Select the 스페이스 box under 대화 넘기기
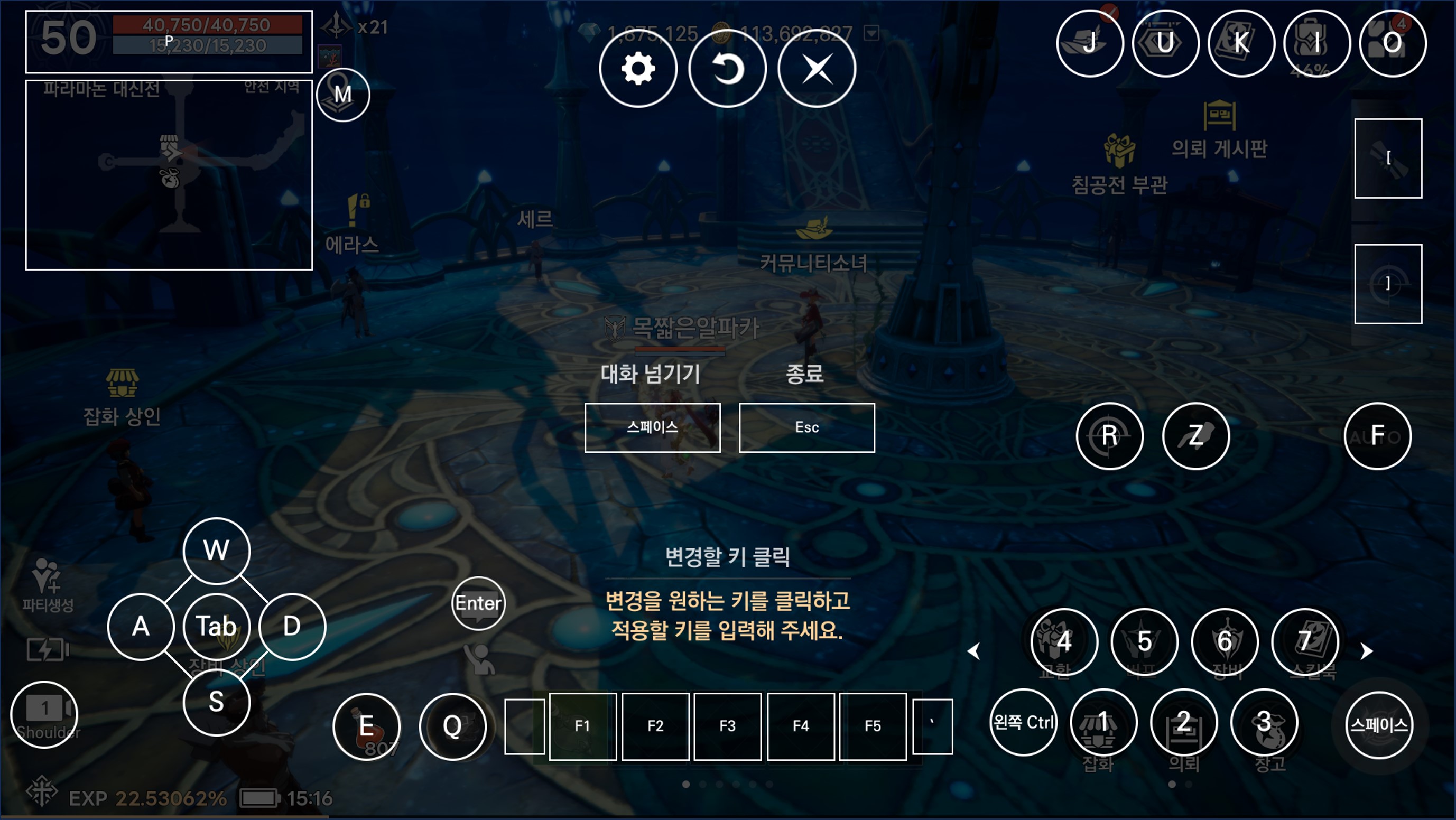1456x820 pixels. click(x=652, y=428)
